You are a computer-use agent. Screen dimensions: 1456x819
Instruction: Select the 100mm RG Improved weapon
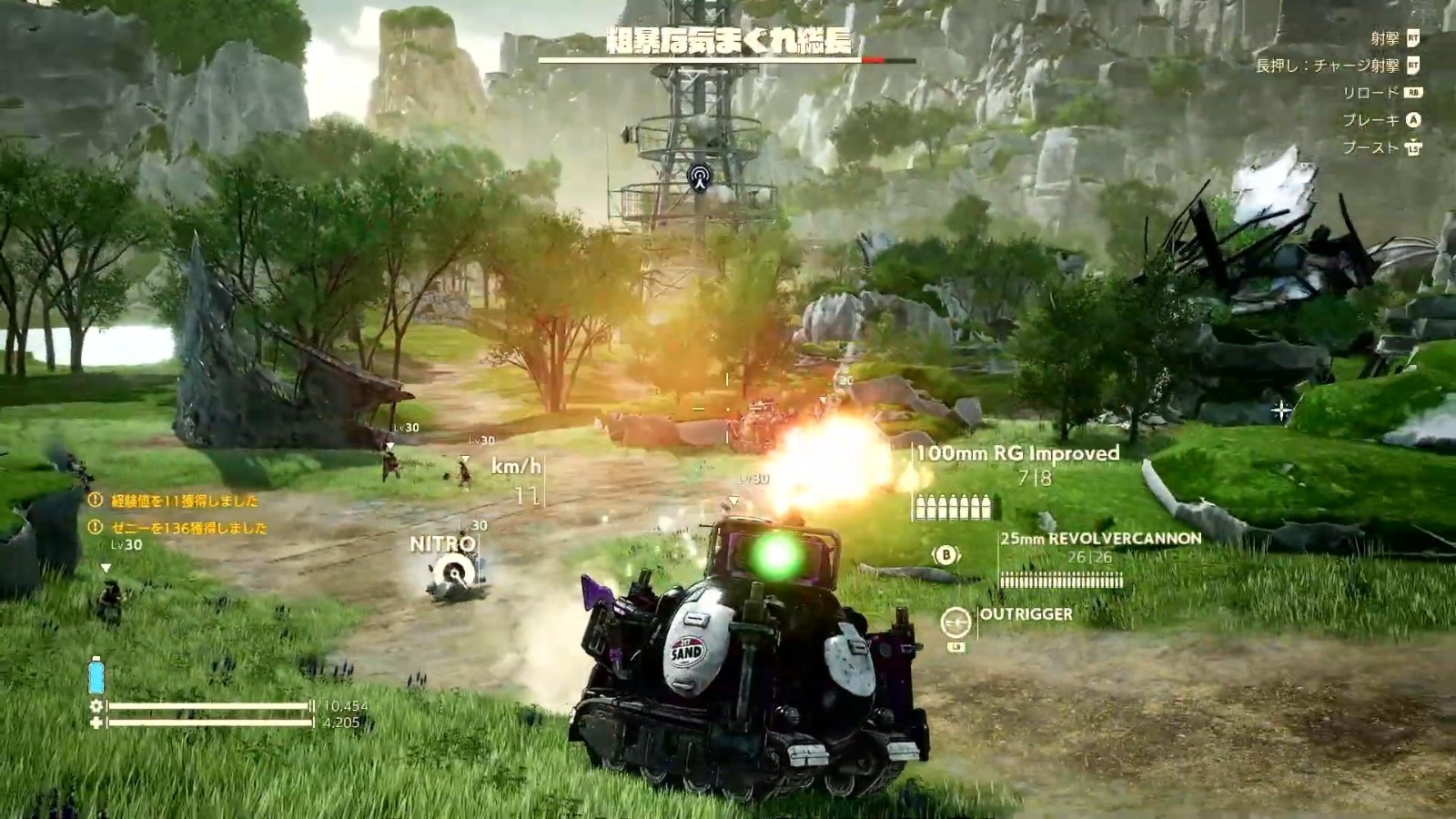coord(1017,453)
